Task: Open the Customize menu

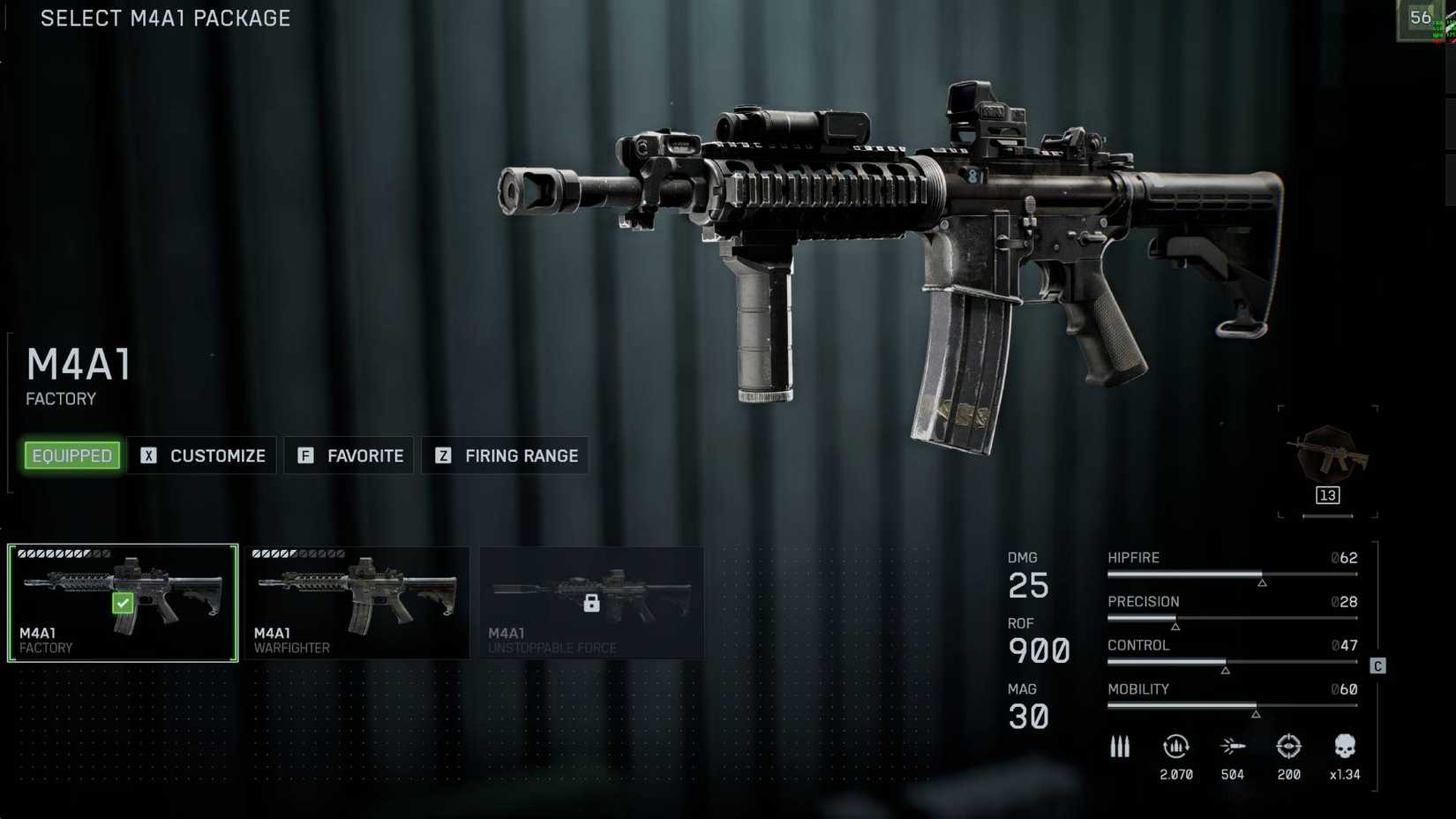Action: coord(202,455)
